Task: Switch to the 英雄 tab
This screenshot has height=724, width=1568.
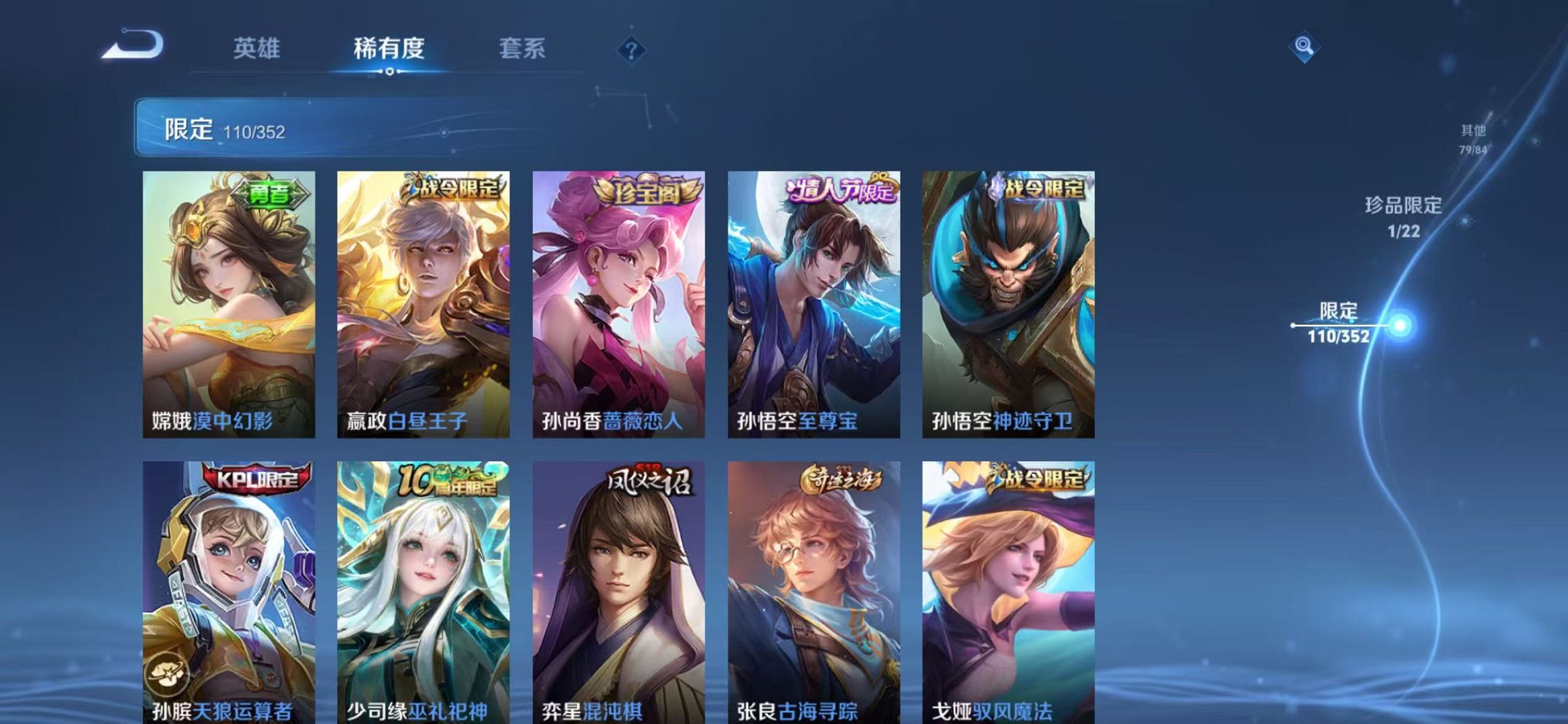Action: [259, 45]
